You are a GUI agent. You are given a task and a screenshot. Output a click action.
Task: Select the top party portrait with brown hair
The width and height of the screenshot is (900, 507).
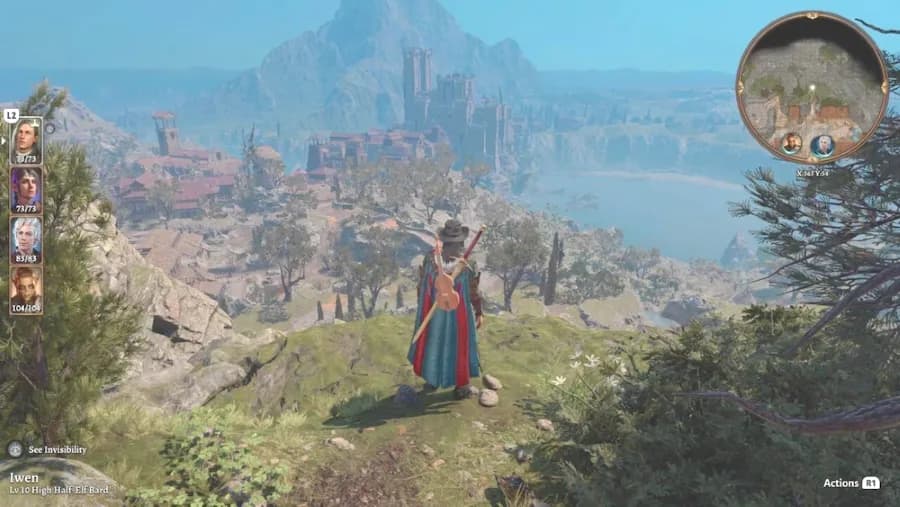coord(26,138)
